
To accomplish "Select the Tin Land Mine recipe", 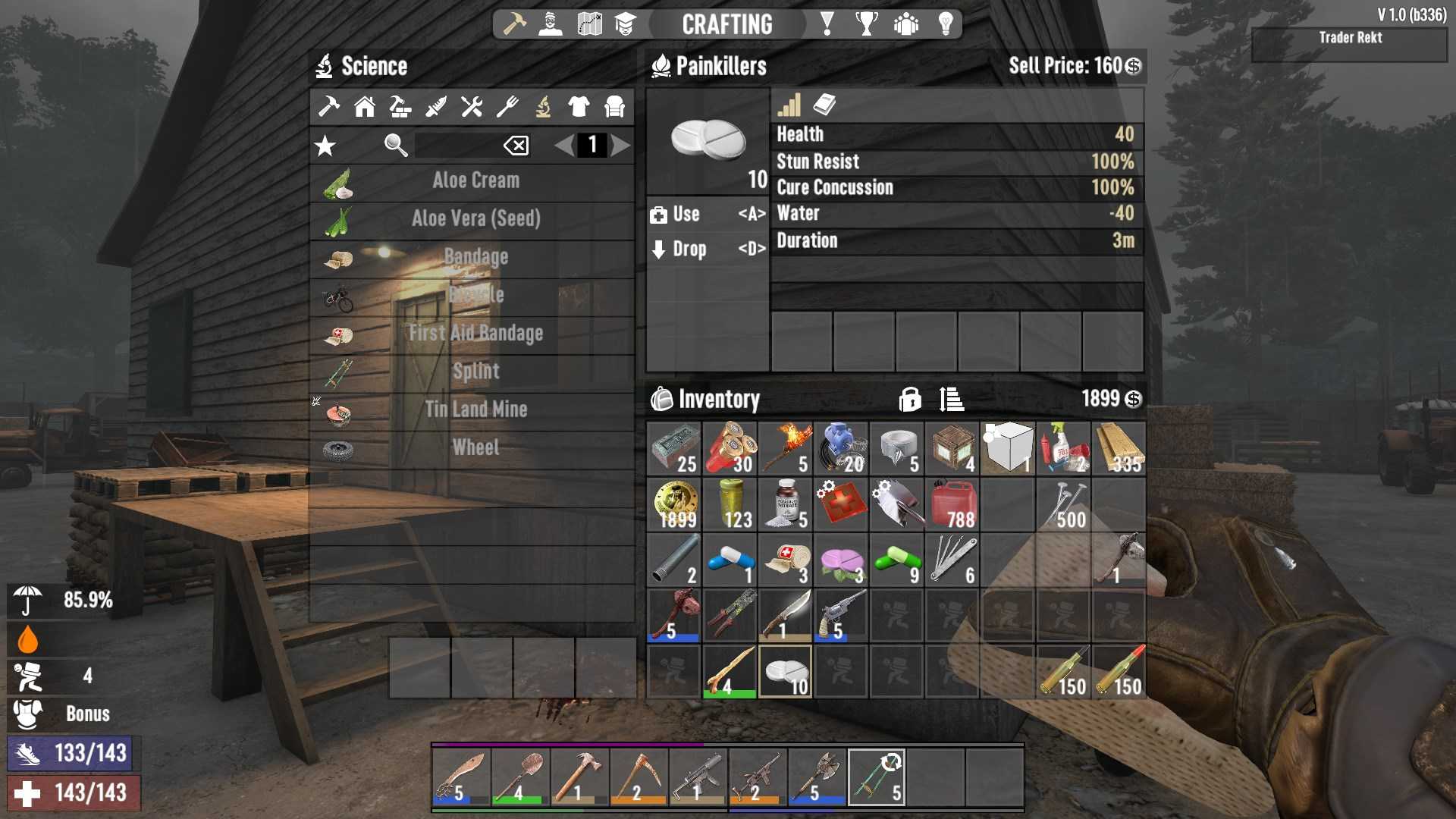I will pos(475,409).
